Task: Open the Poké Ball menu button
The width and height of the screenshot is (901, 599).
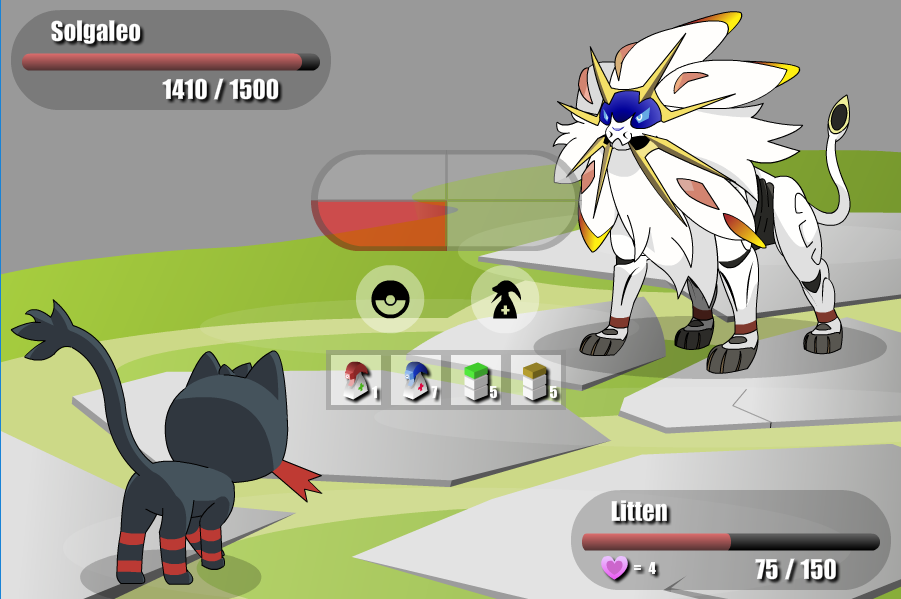Action: pyautogui.click(x=390, y=299)
